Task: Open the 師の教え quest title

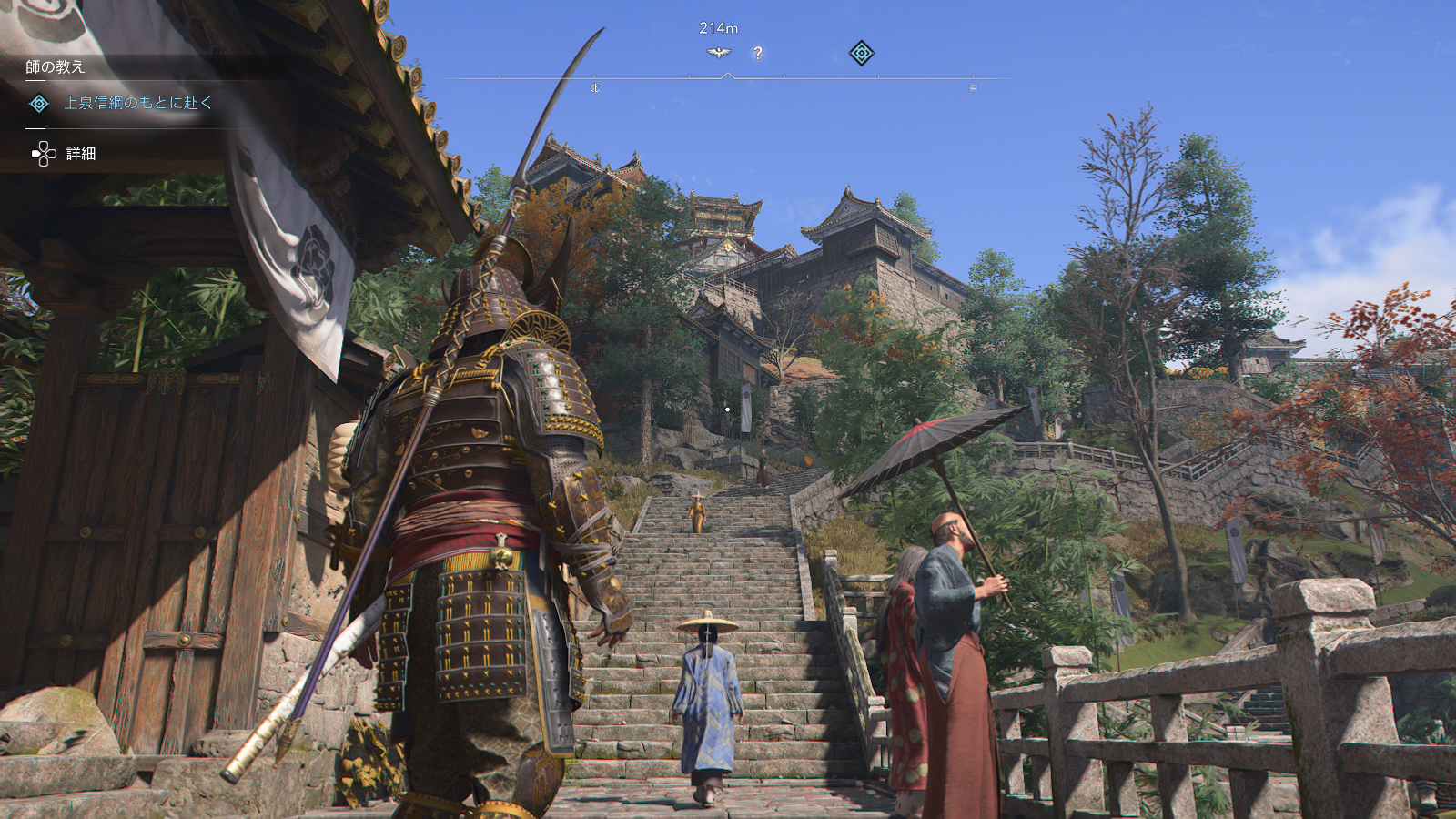Action: 56,66
